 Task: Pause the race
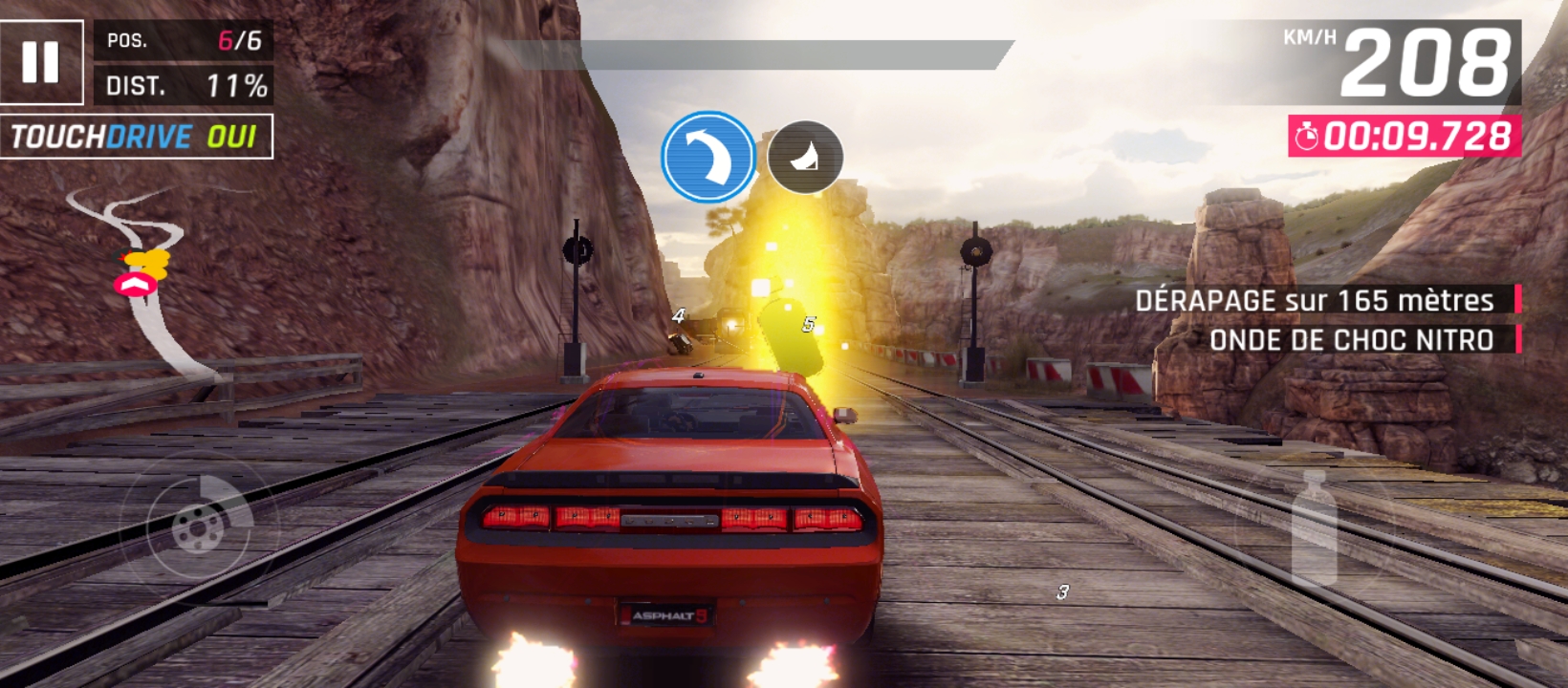40,62
